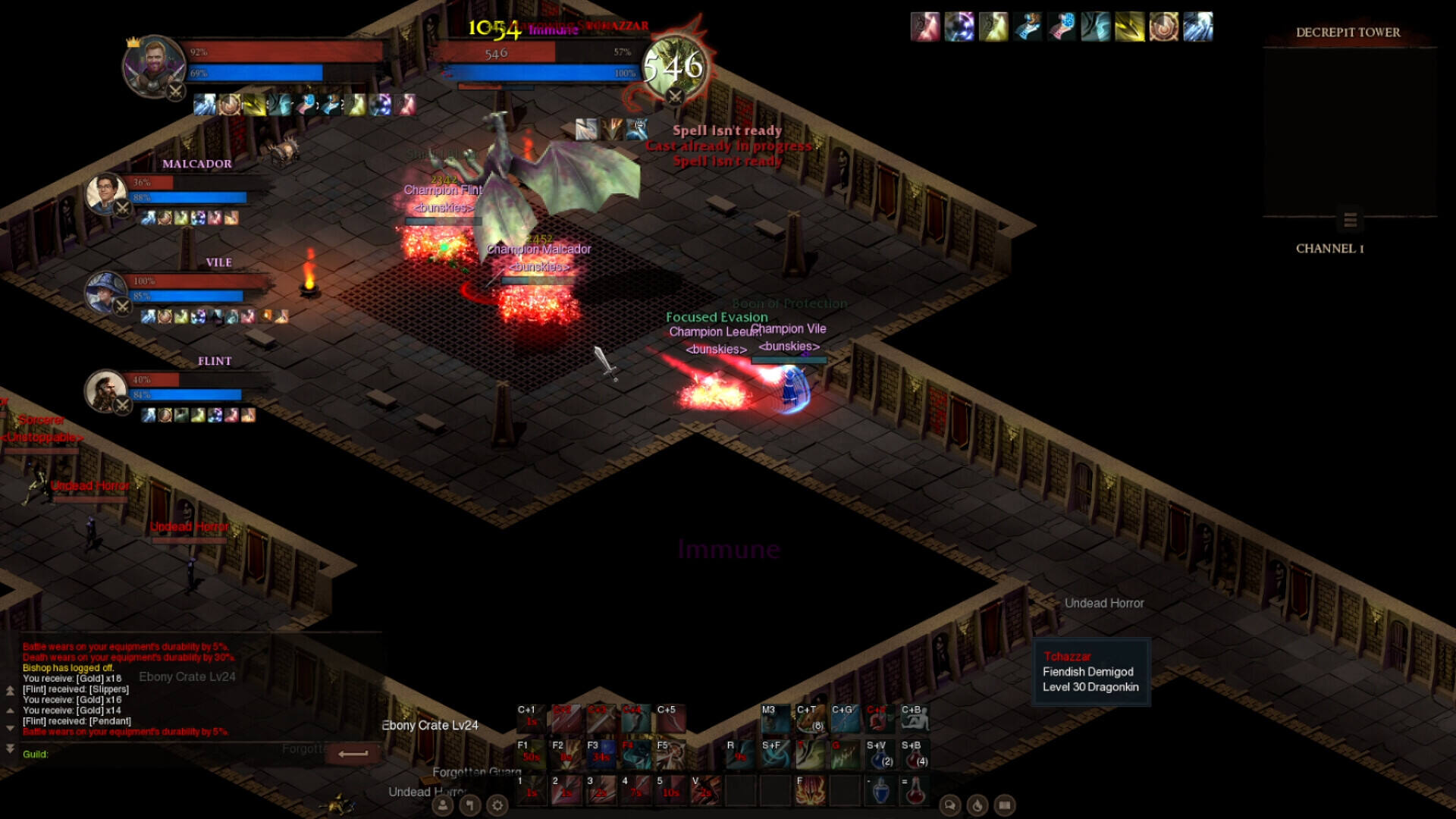Image resolution: width=1456 pixels, height=819 pixels.
Task: Click the Decrepit Tower minimap panel
Action: (1350, 129)
